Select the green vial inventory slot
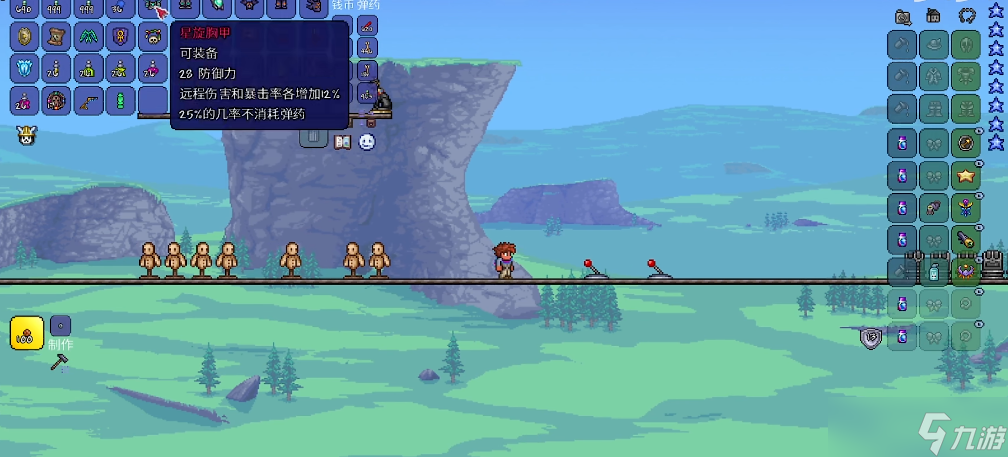 click(121, 101)
